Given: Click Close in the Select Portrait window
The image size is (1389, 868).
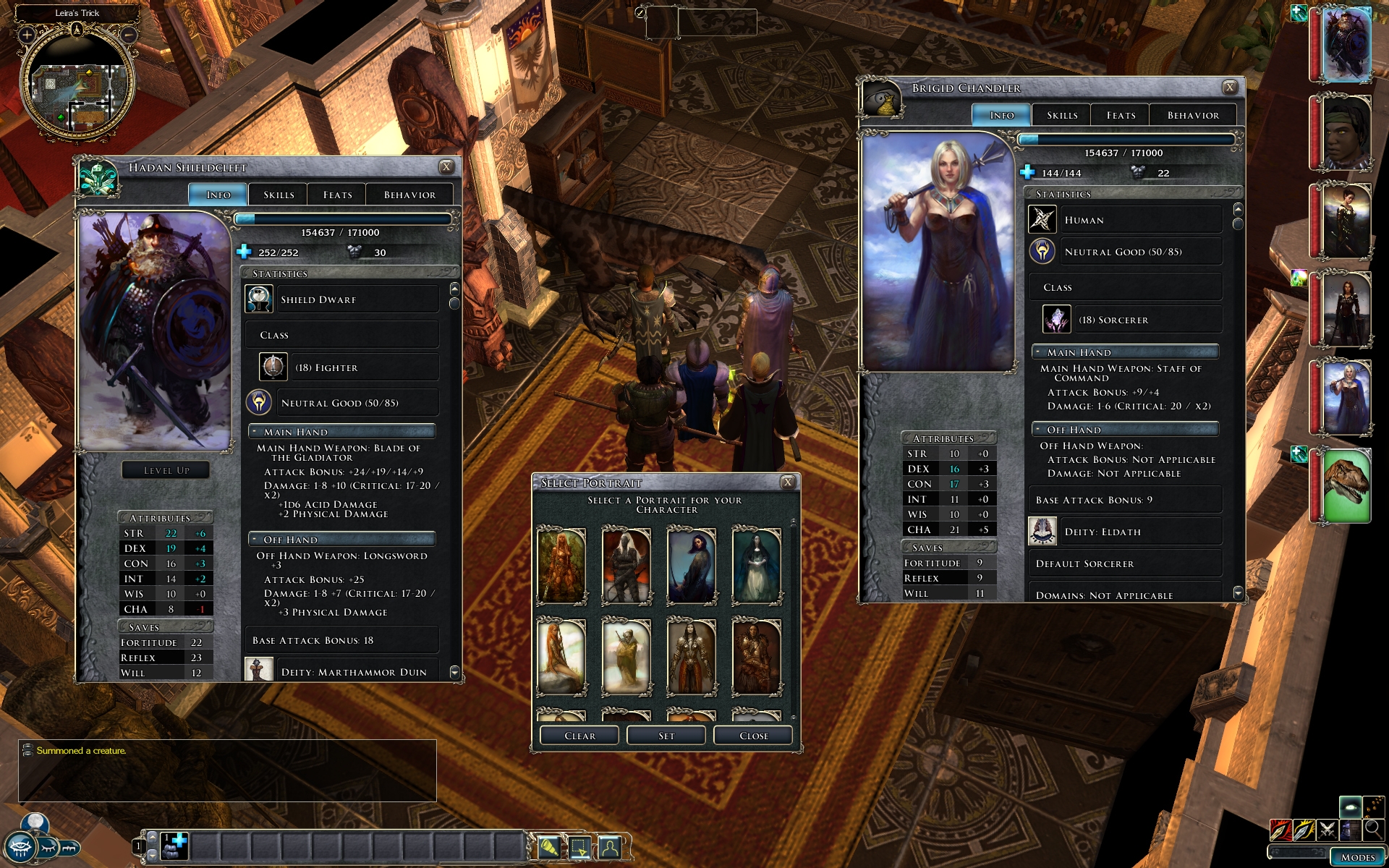Looking at the screenshot, I should [753, 736].
